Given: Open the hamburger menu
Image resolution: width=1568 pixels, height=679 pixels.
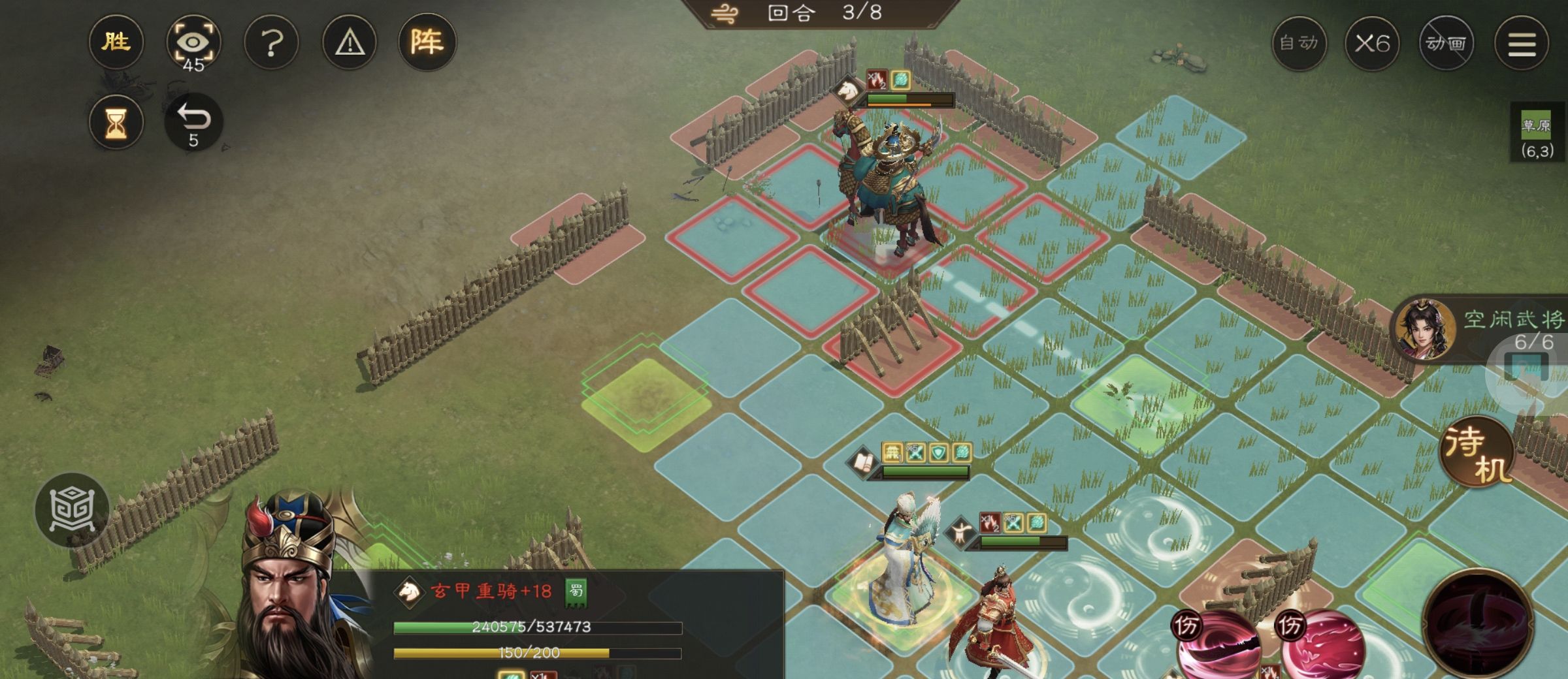Looking at the screenshot, I should coord(1522,44).
